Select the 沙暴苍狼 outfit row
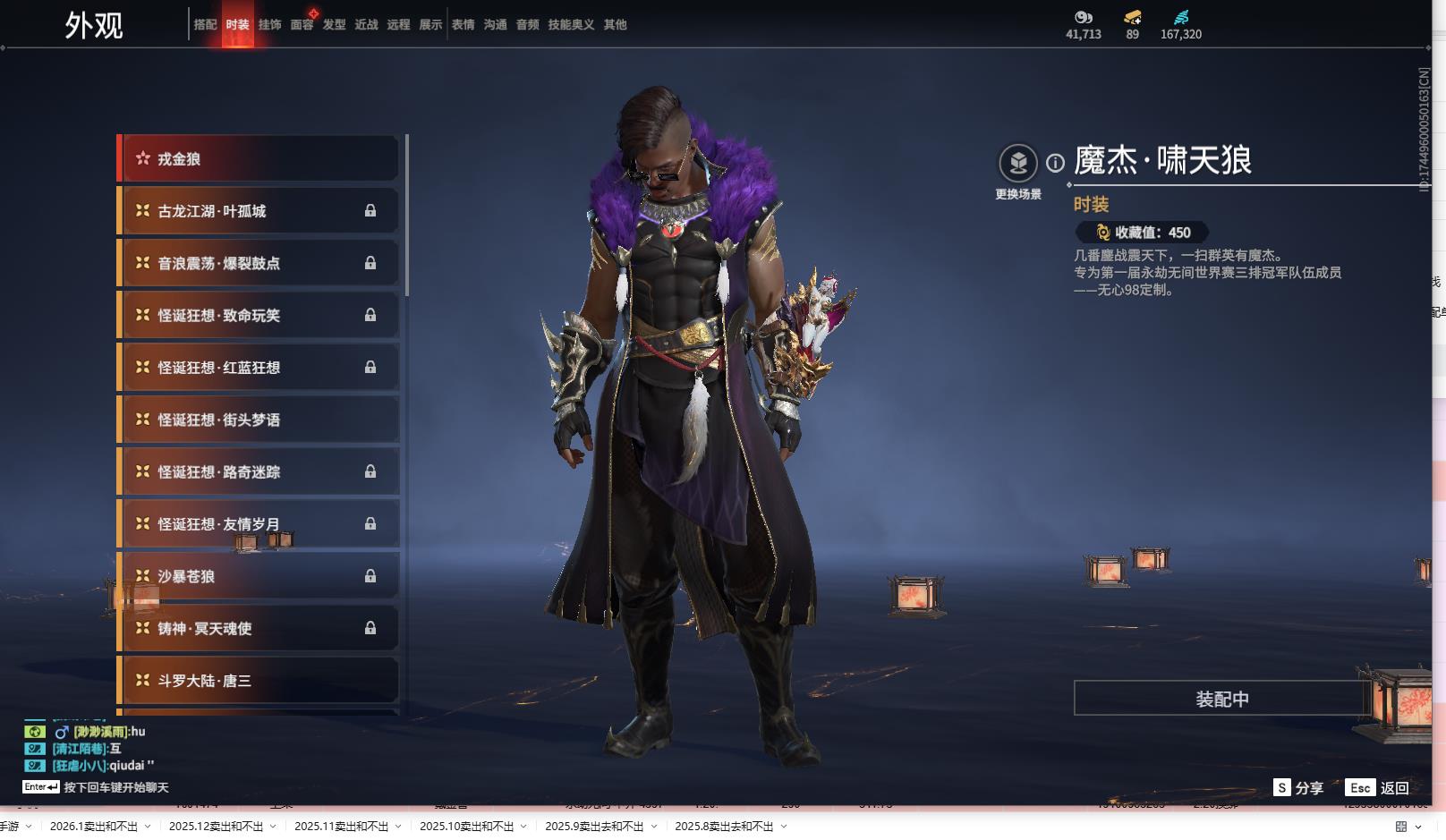The height and width of the screenshot is (840, 1446). [259, 576]
